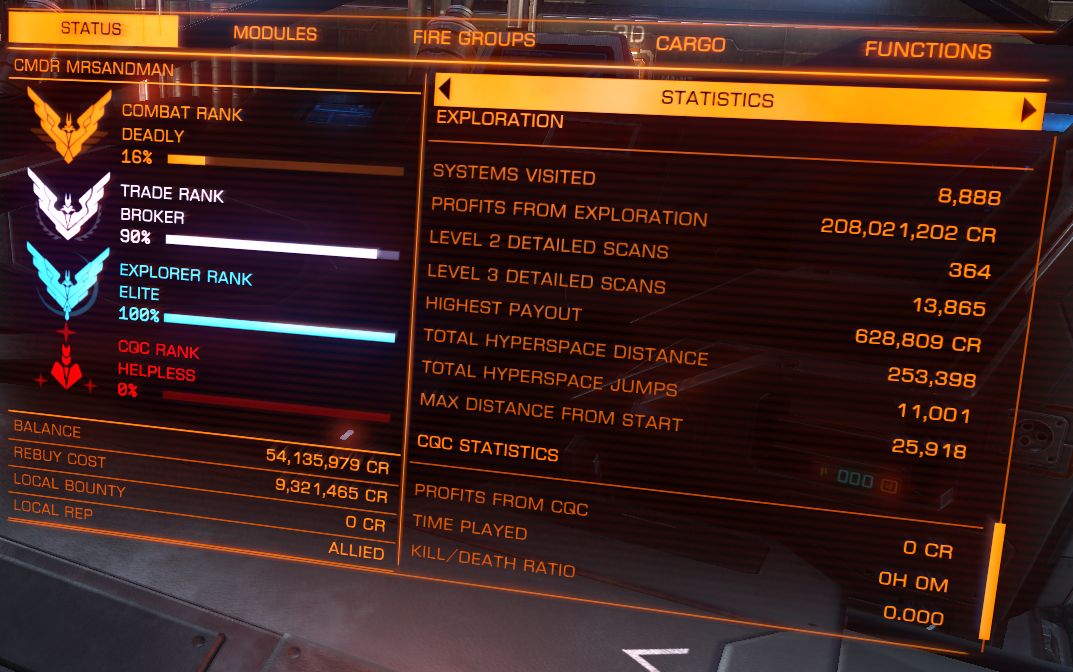The image size is (1073, 672).
Task: Click the left arrow beside Statistics
Action: (444, 89)
